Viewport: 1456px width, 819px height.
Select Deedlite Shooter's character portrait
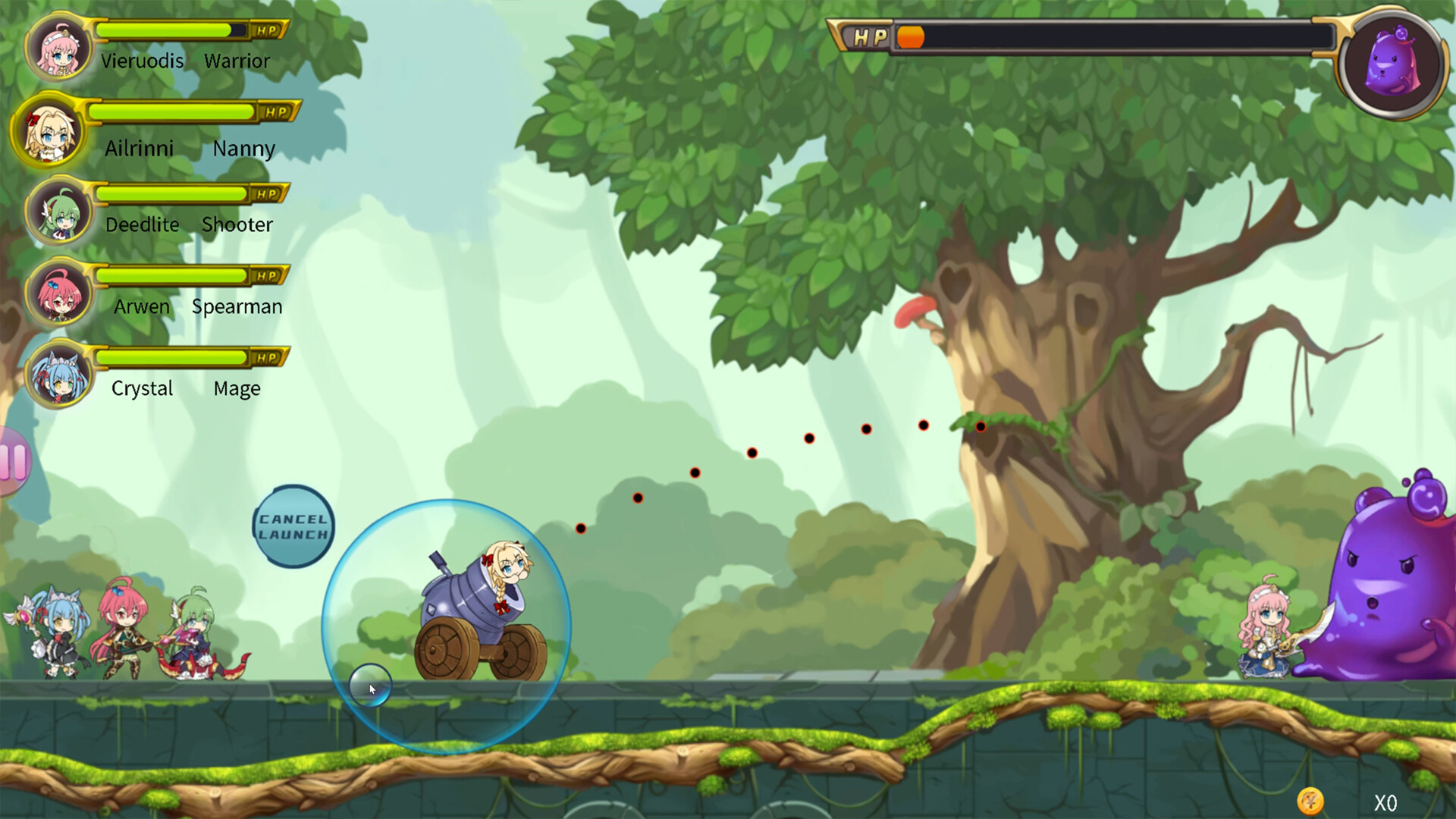coord(59,212)
